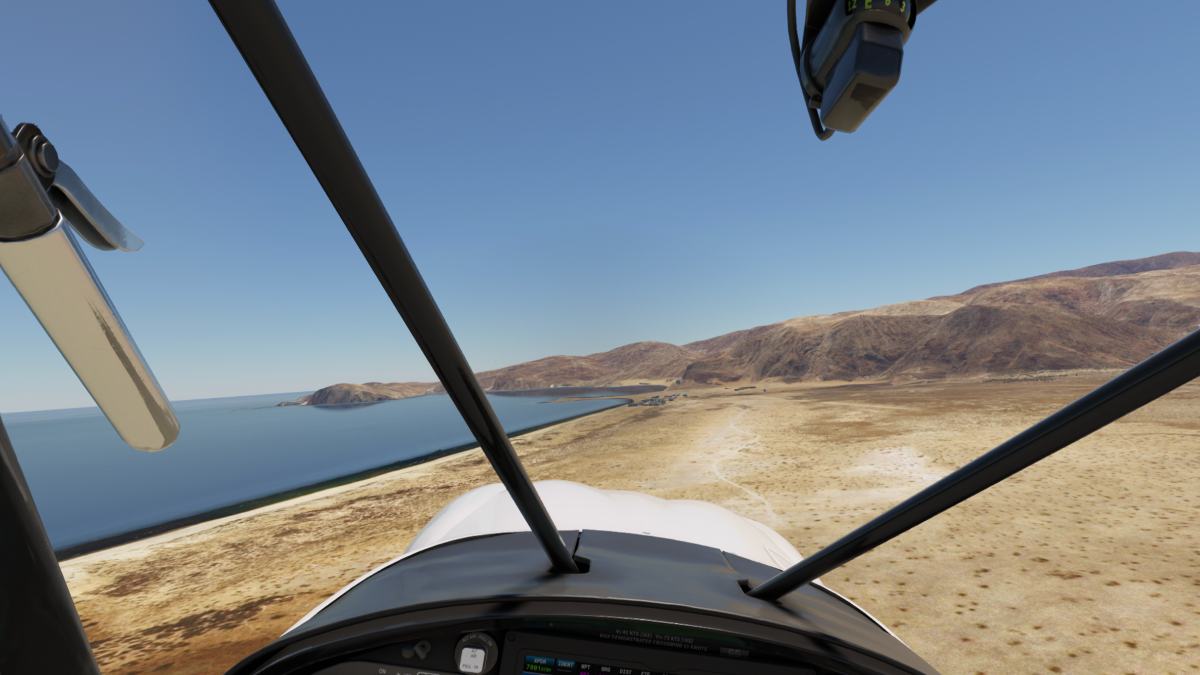Tap the IDENT button on the avionics display

pyautogui.click(x=566, y=664)
